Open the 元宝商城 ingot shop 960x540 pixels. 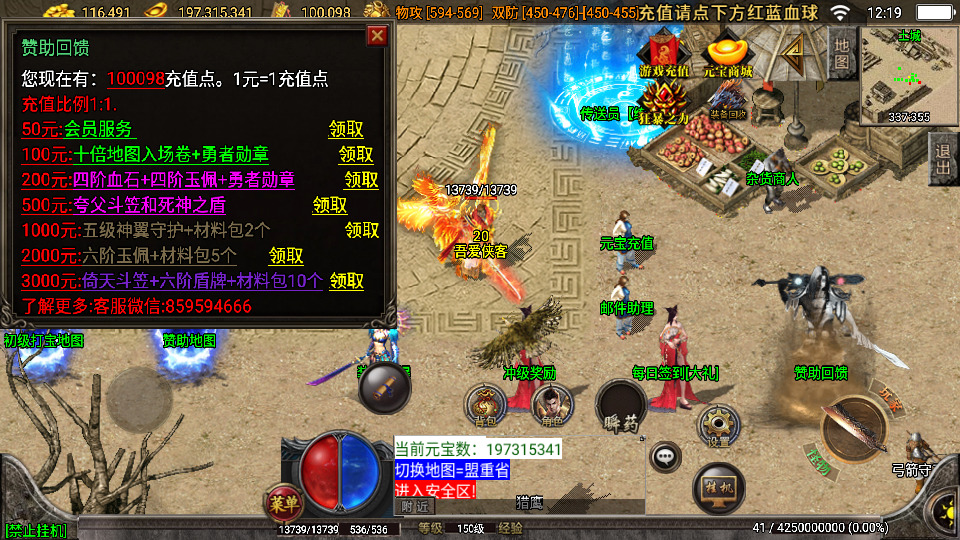pyautogui.click(x=728, y=55)
